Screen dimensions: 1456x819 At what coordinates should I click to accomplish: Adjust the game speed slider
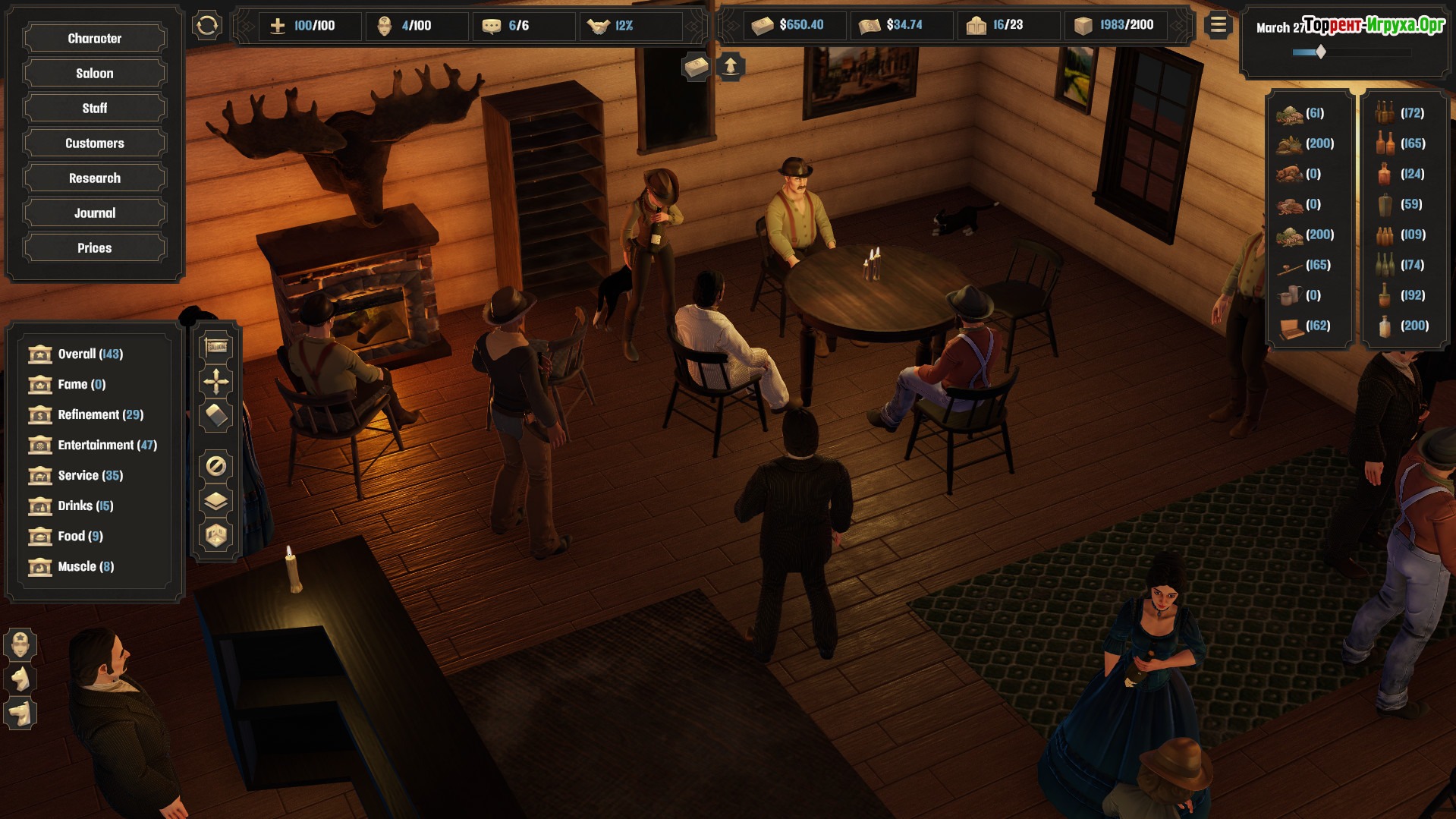1321,52
